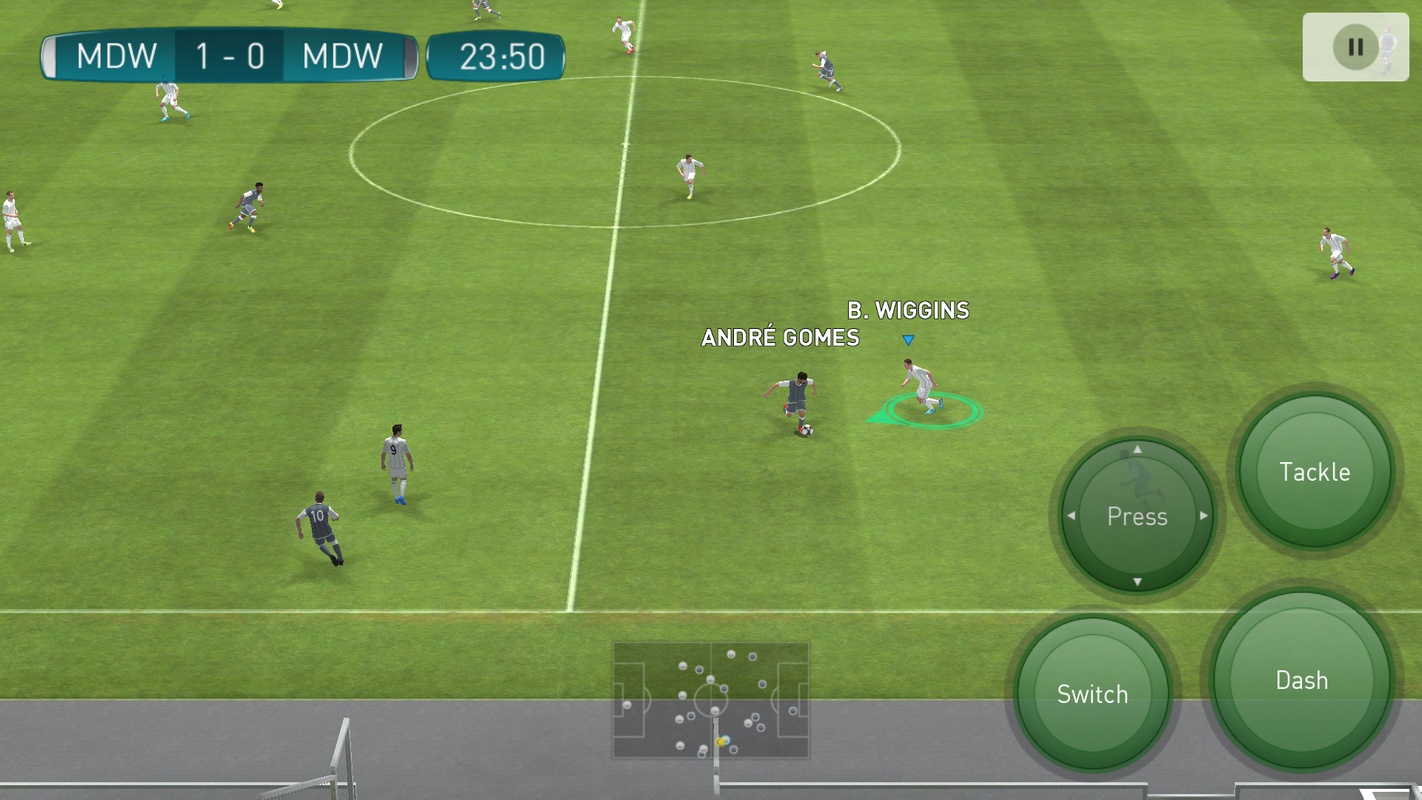Activate the Press control button
This screenshot has height=800, width=1422.
[x=1137, y=516]
